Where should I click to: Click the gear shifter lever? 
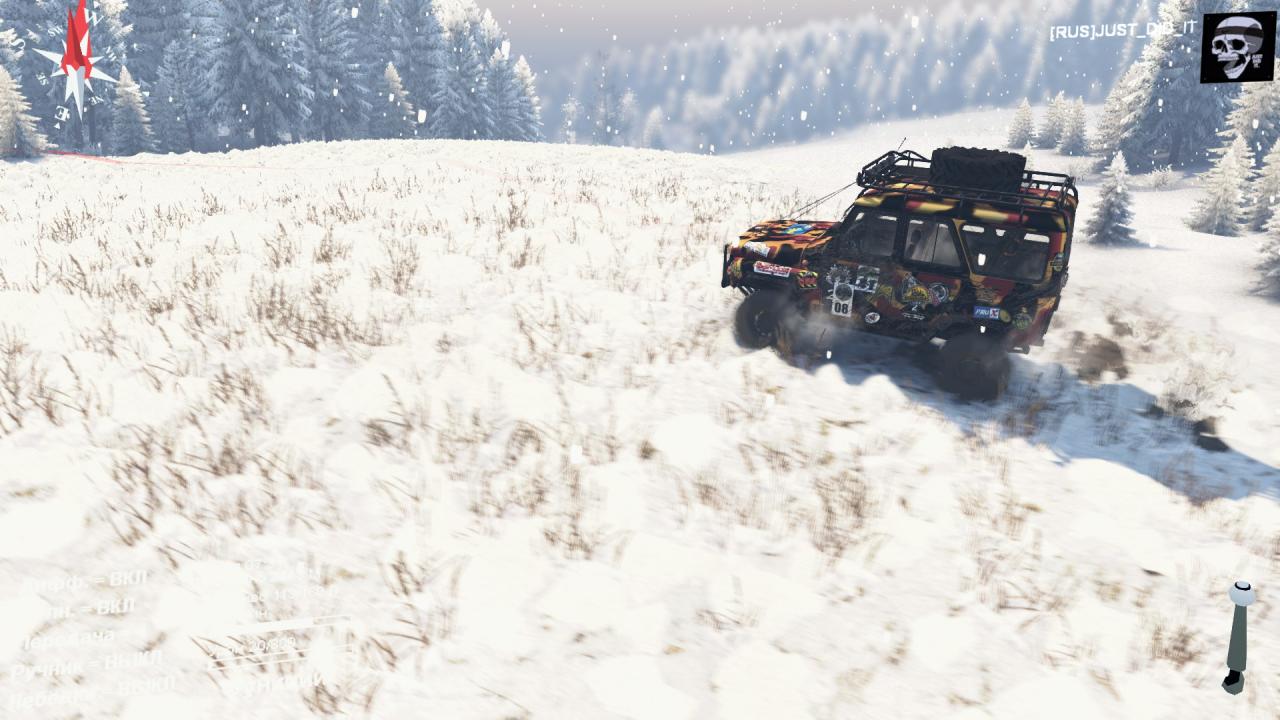1238,636
